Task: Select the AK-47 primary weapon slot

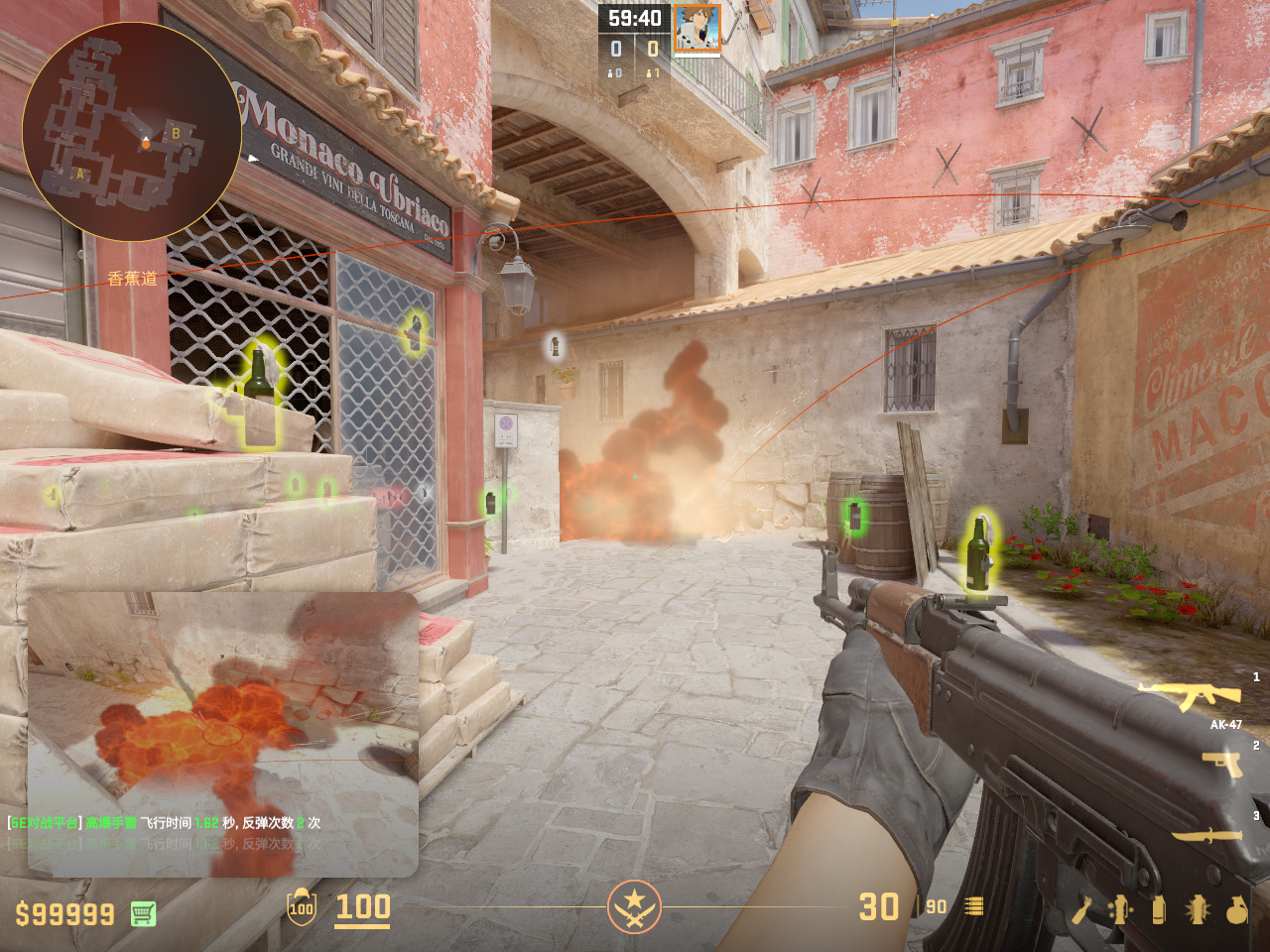Action: 1190,697
